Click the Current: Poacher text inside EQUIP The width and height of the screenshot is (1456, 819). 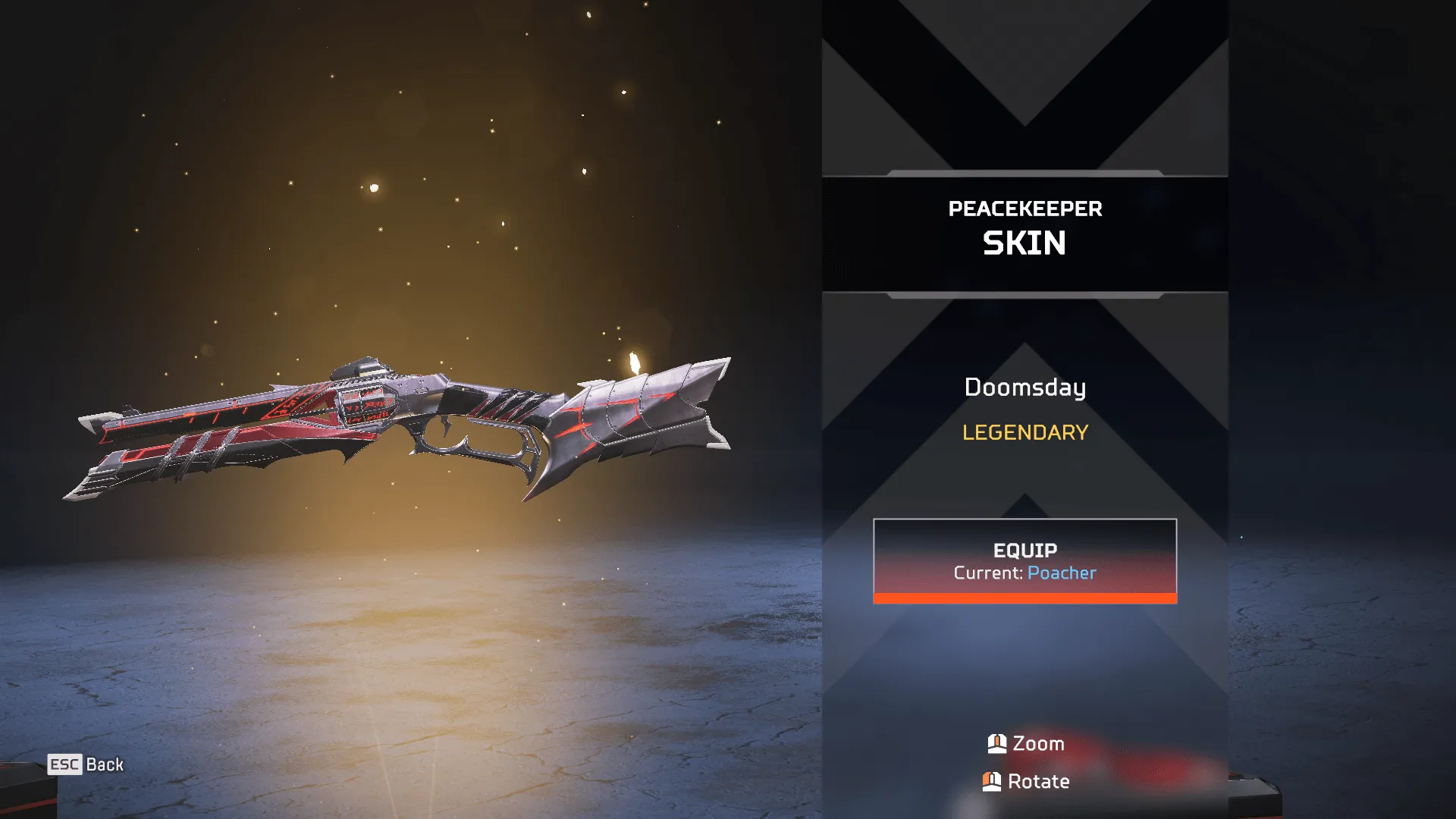(1025, 573)
